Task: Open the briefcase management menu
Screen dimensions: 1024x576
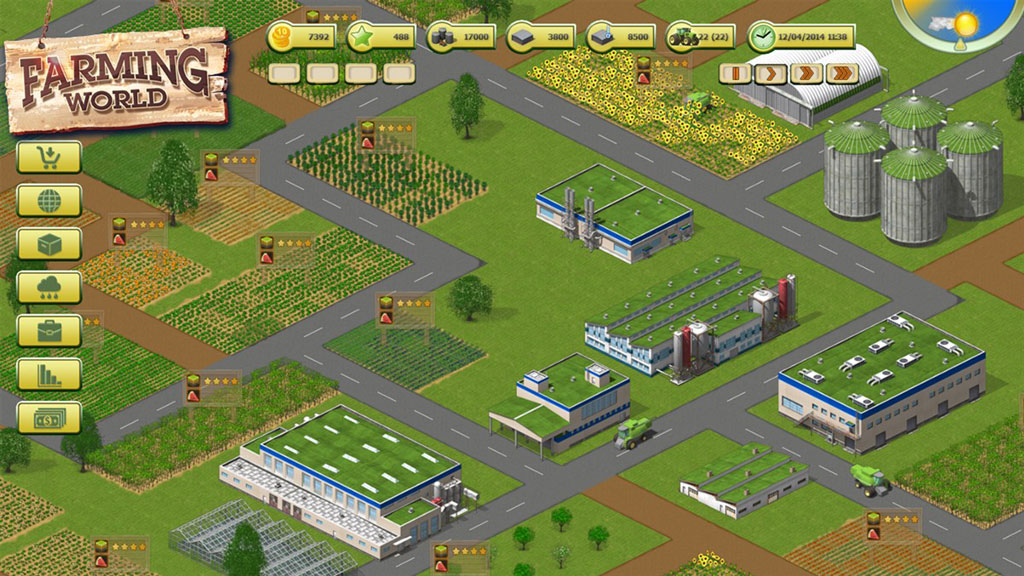Action: click(x=49, y=331)
